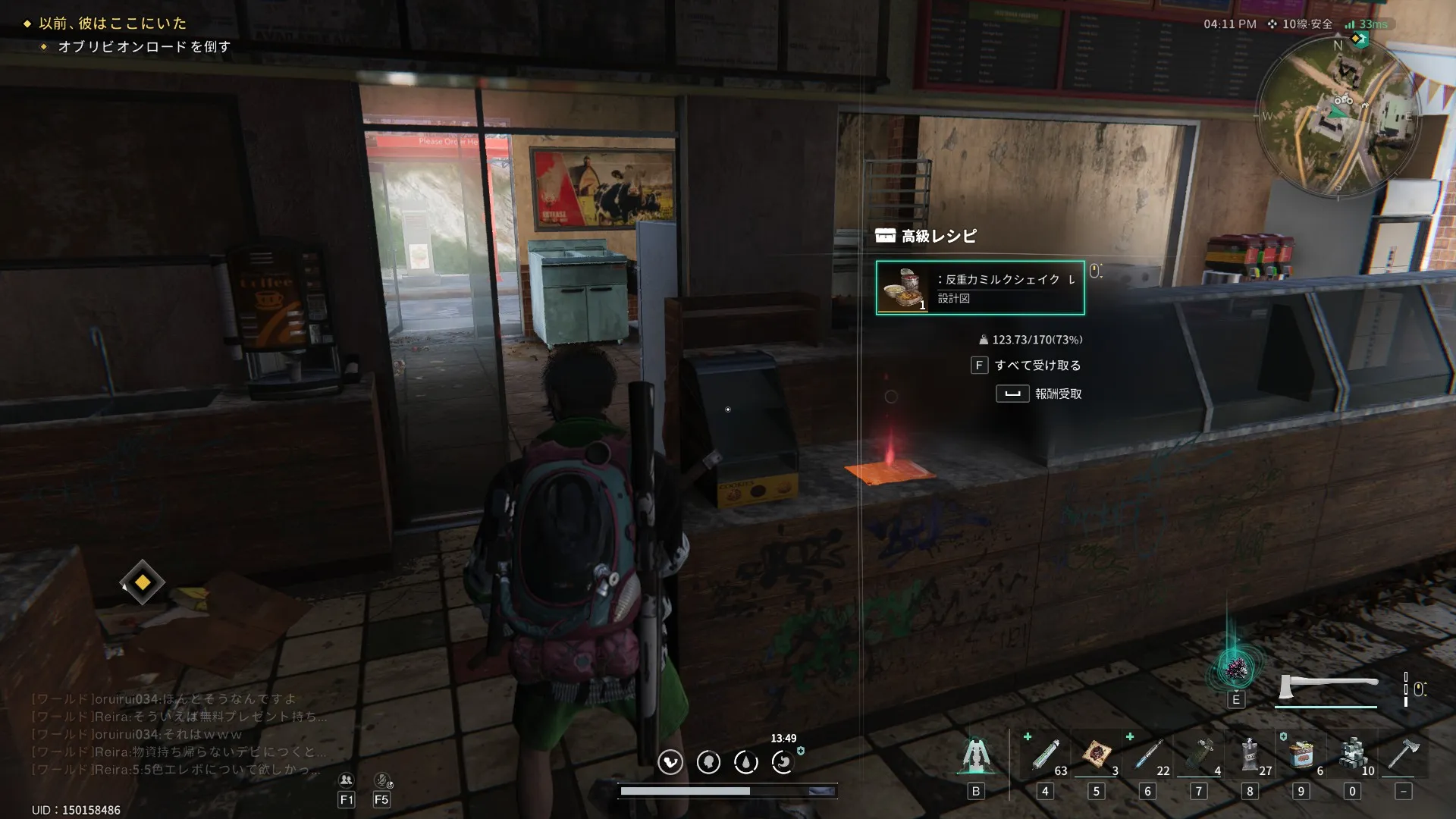1456x819 pixels.
Task: Select the equipped white axe weapon display
Action: pyautogui.click(x=1327, y=687)
